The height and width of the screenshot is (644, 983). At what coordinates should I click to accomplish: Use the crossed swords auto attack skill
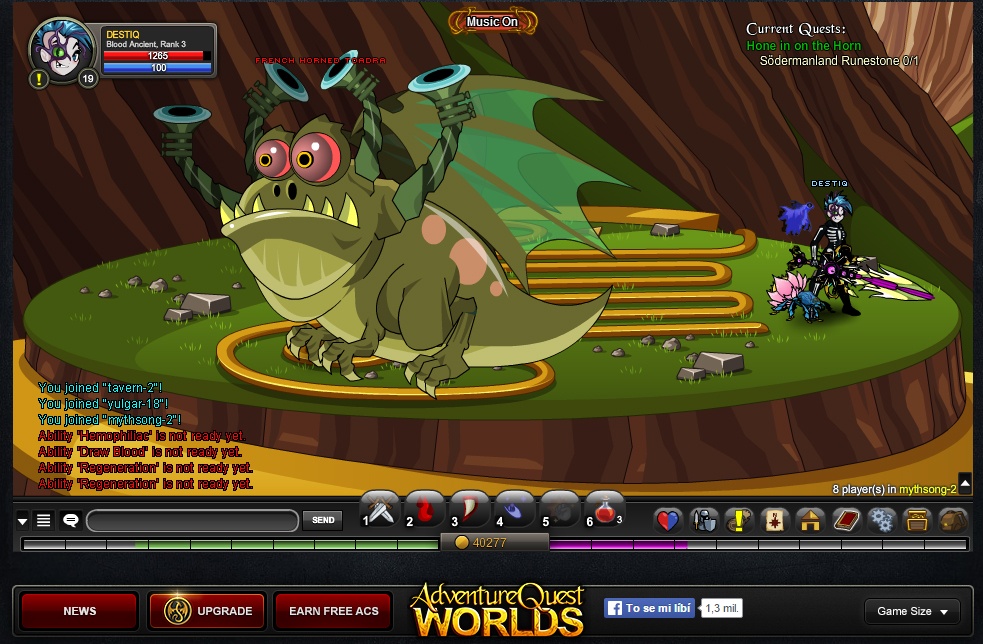point(380,509)
